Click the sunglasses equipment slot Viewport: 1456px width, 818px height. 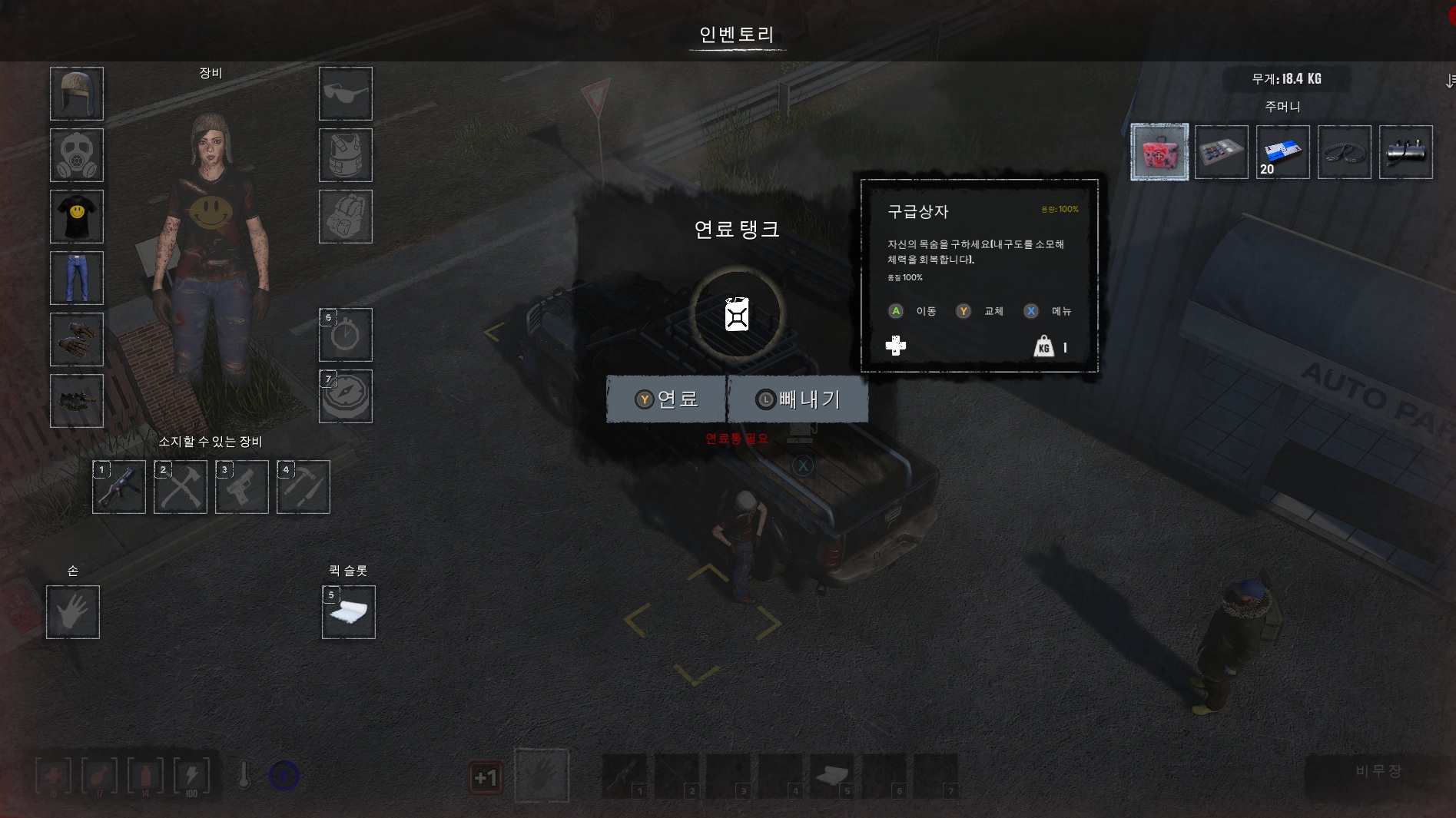(x=346, y=94)
